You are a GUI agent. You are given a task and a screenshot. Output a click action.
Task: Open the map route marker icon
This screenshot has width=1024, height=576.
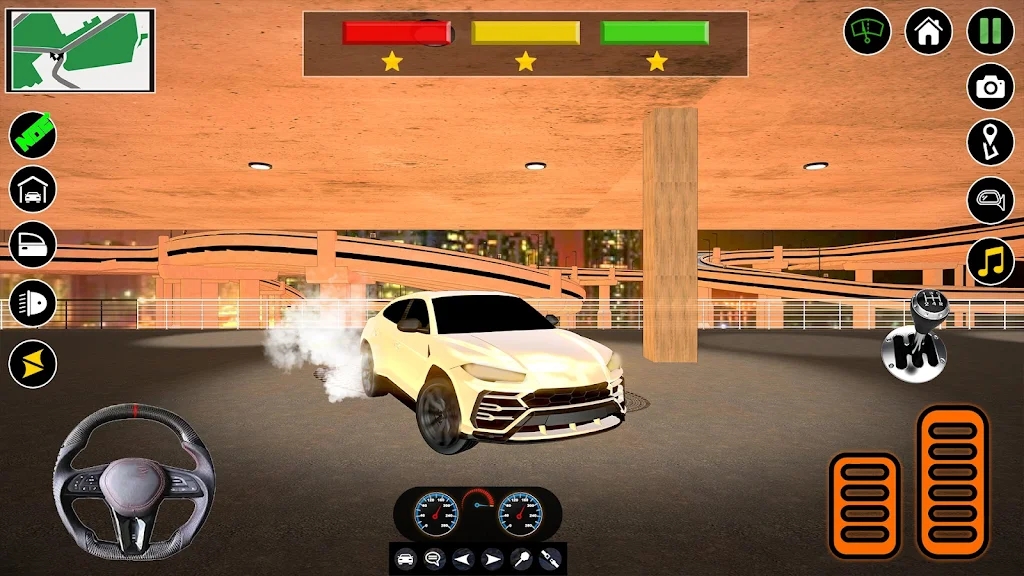pyautogui.click(x=990, y=143)
